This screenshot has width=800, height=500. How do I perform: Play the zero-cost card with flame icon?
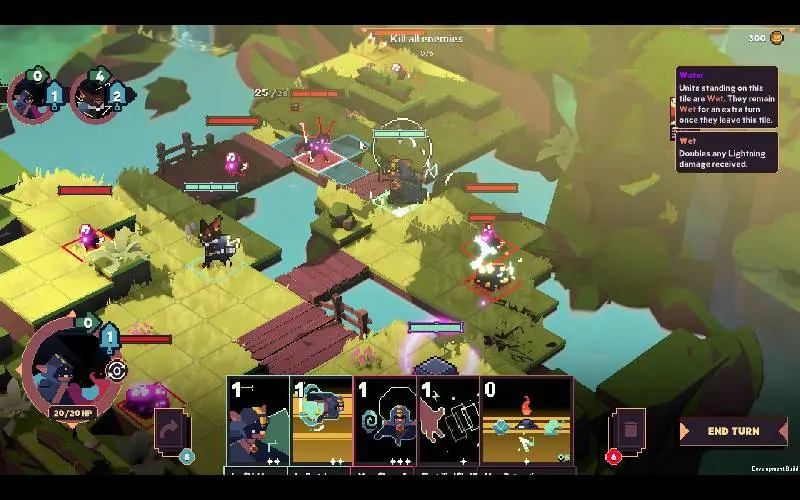point(526,421)
